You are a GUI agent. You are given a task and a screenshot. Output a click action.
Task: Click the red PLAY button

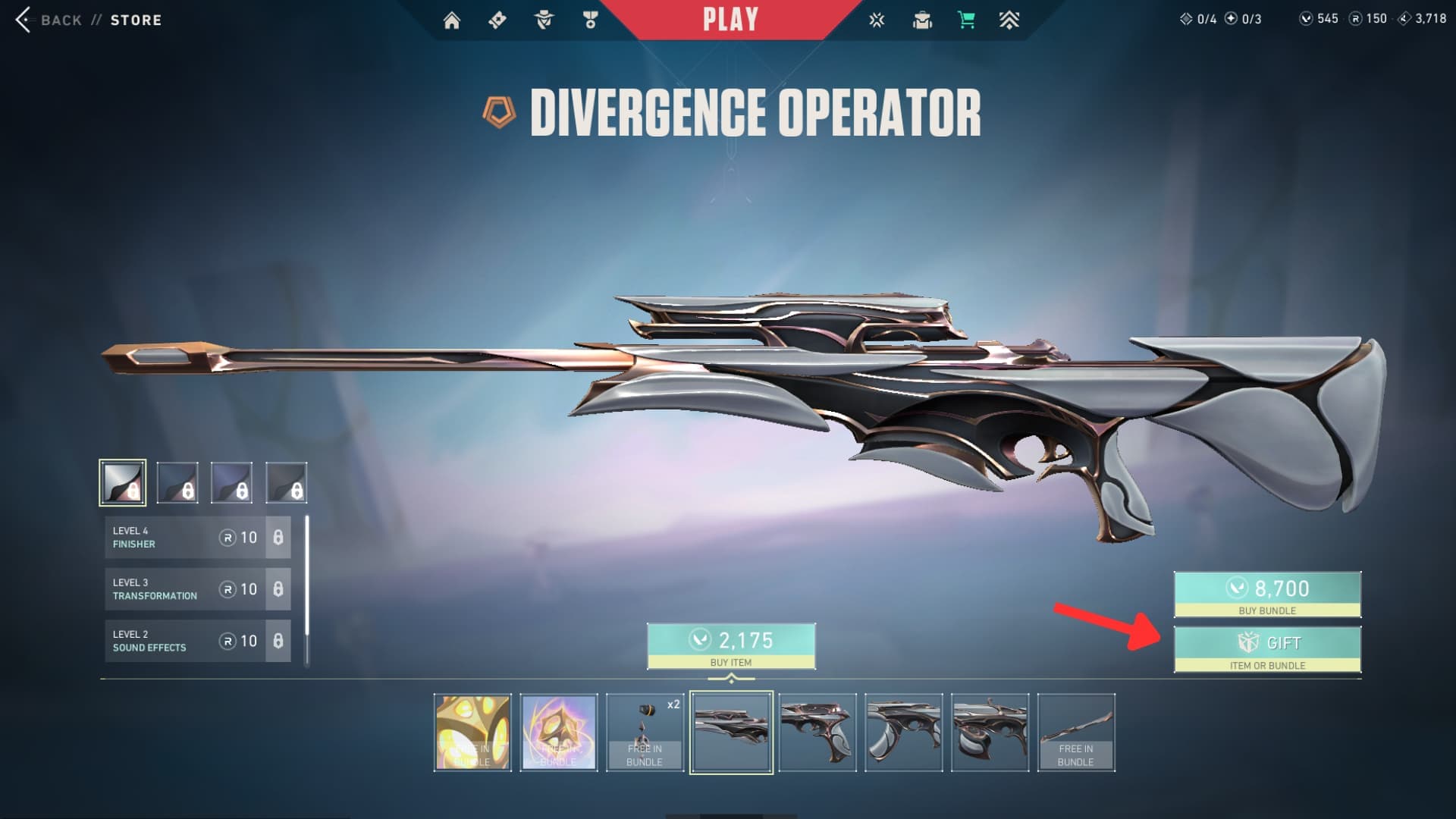[x=730, y=20]
